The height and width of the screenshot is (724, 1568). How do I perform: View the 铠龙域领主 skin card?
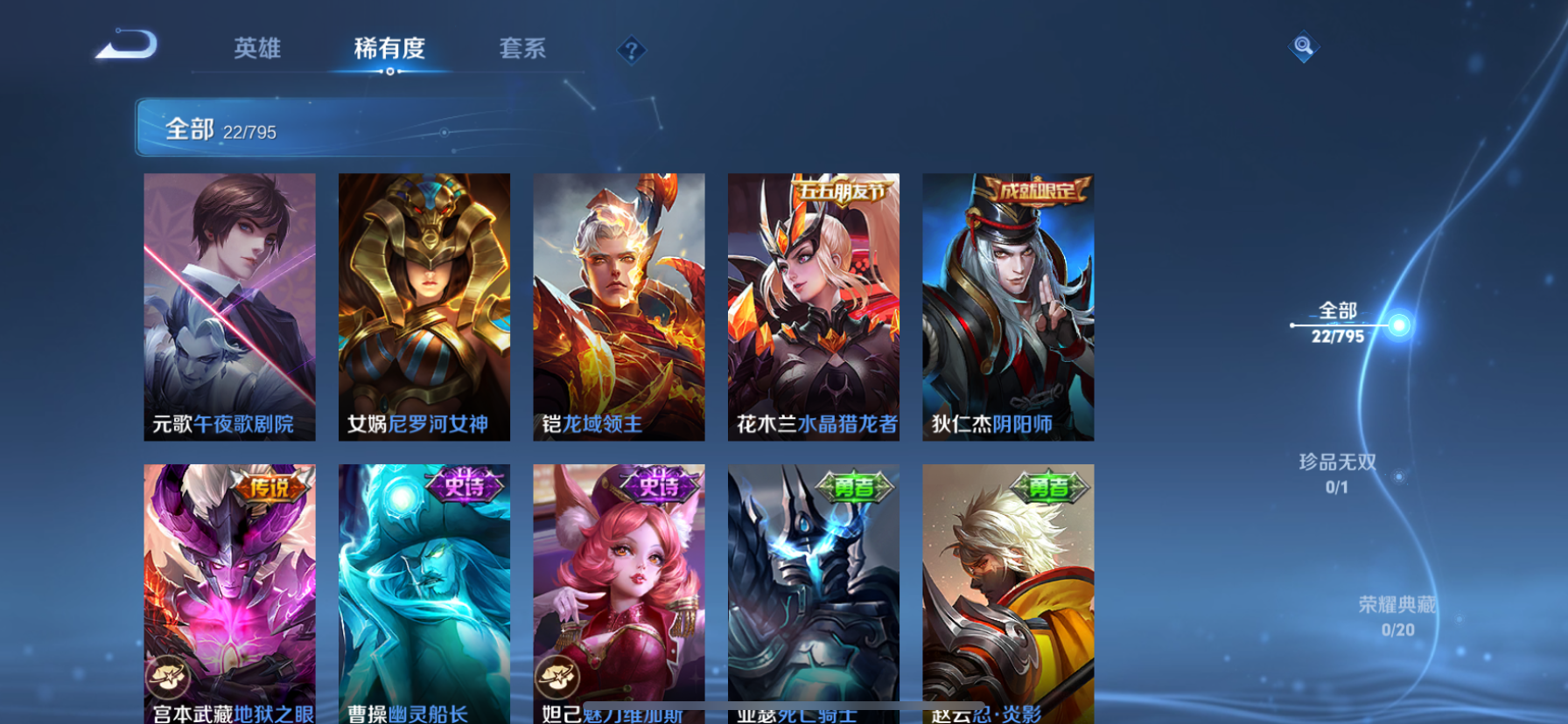tap(619, 306)
